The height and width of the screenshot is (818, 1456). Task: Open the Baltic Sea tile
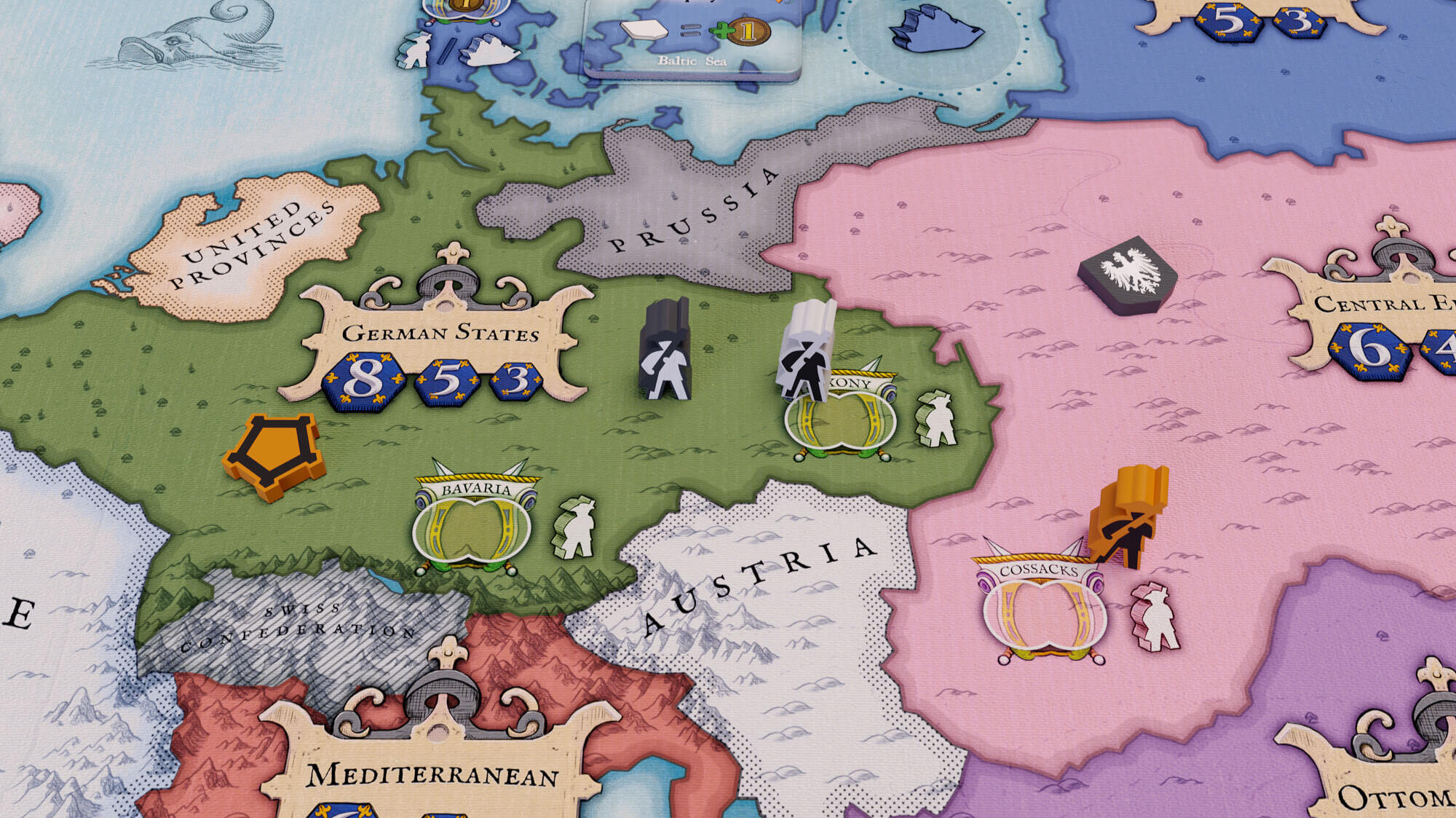click(x=692, y=36)
